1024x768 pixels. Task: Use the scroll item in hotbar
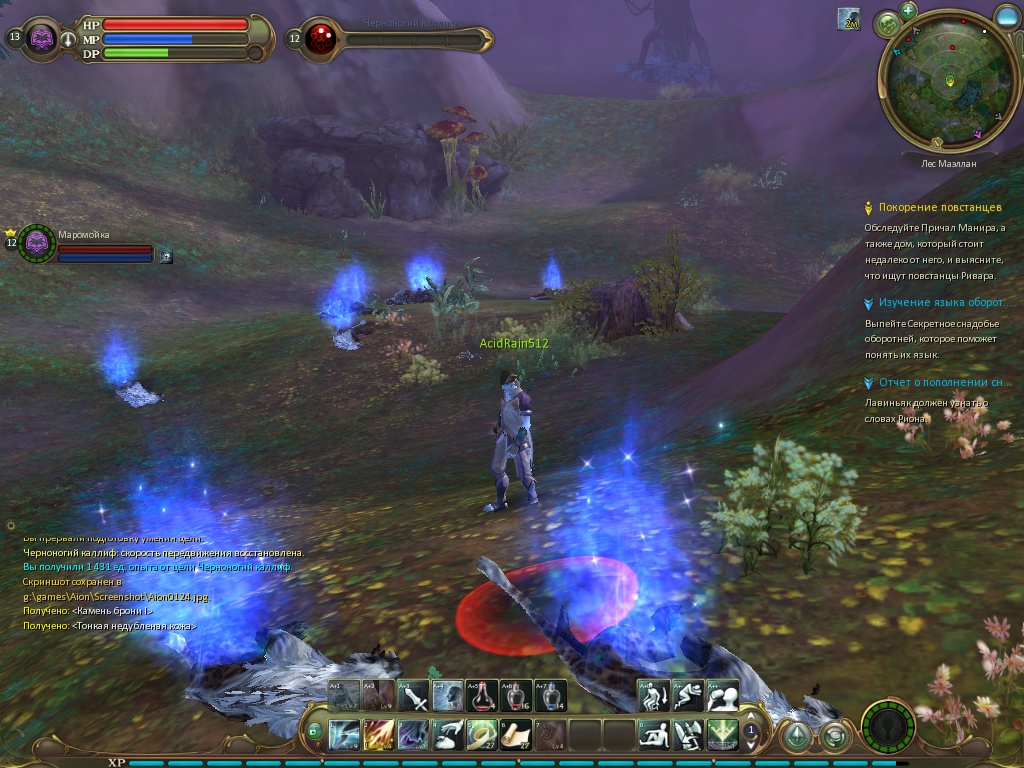click(516, 735)
